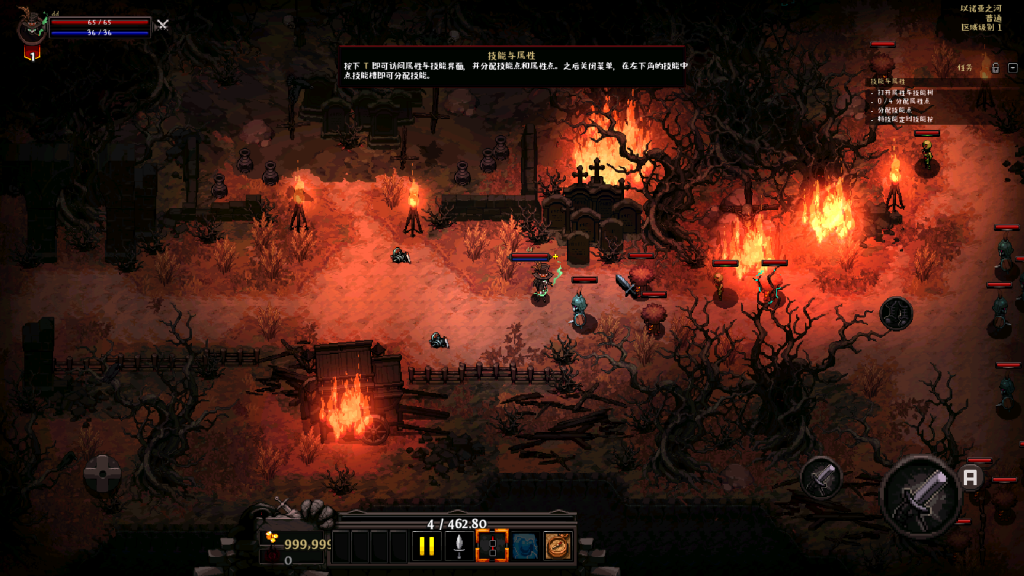The width and height of the screenshot is (1024, 576).
Task: Open the compass icon in hotbar
Action: (x=557, y=546)
